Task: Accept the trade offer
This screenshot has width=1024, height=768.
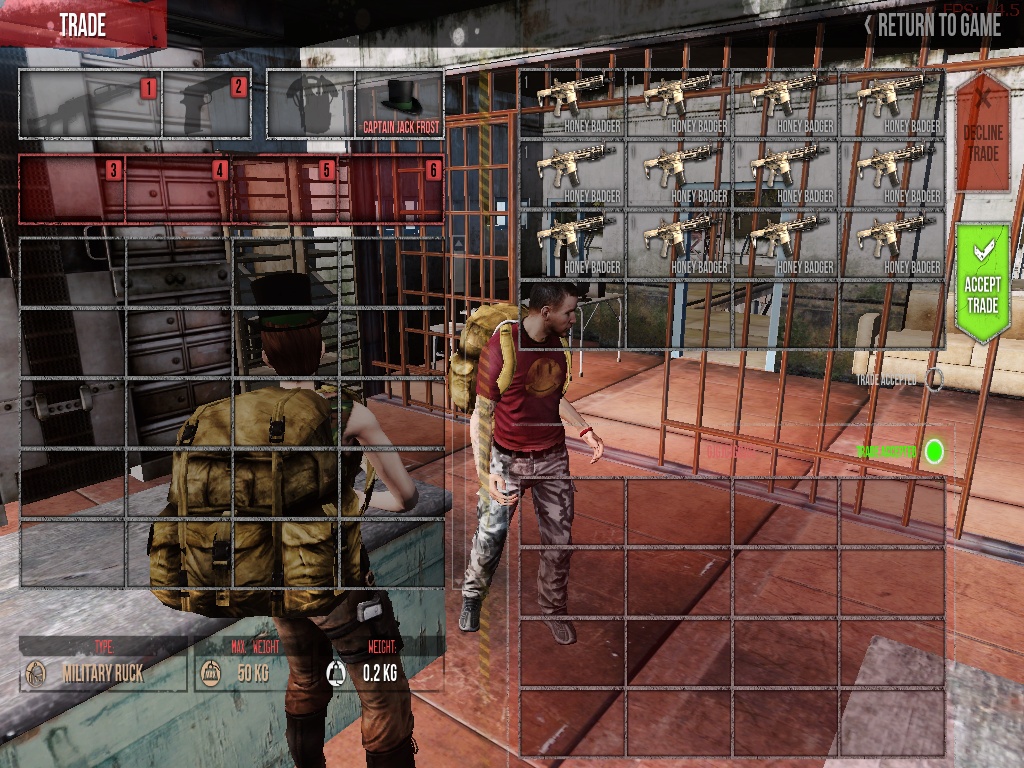Action: coord(981,283)
